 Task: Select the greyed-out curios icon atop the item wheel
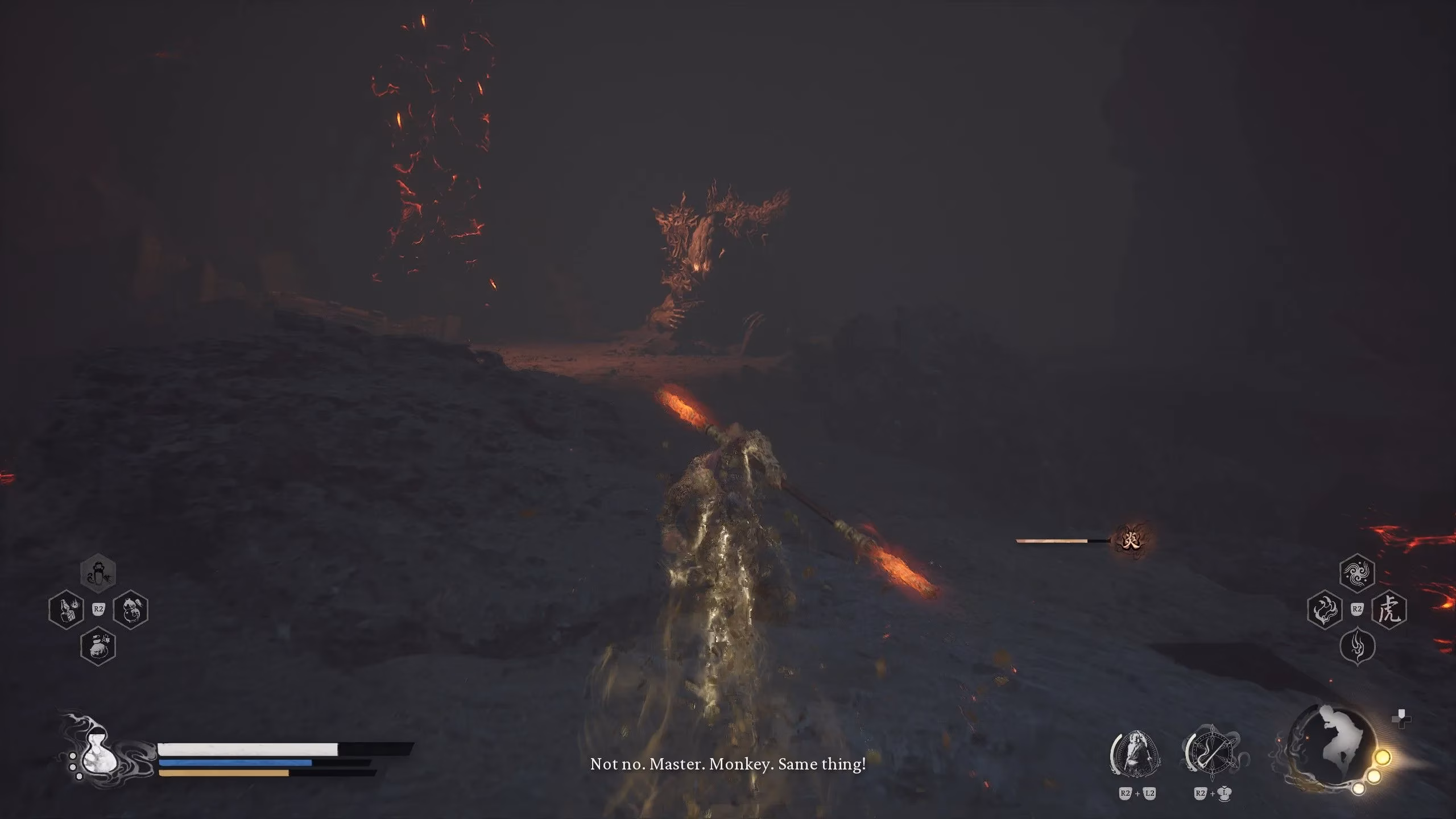pos(98,573)
